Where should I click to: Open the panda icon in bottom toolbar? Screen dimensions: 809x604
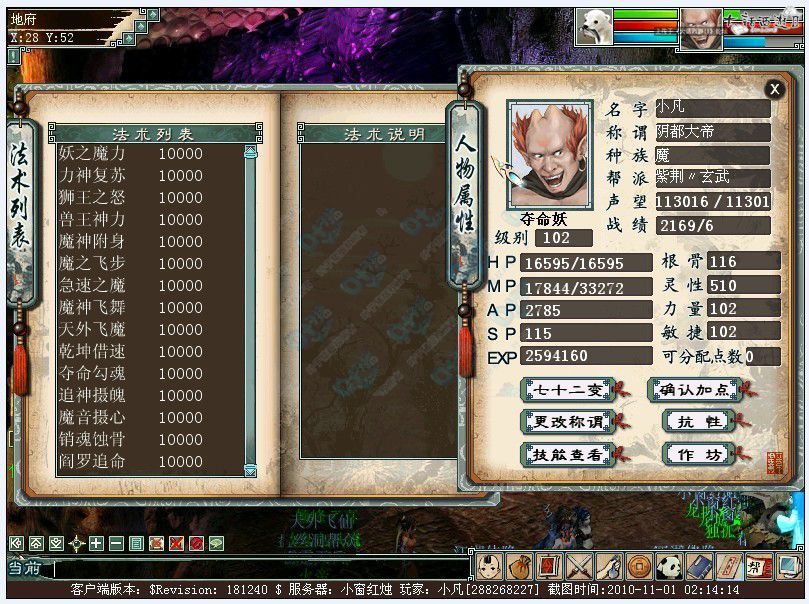(x=669, y=567)
